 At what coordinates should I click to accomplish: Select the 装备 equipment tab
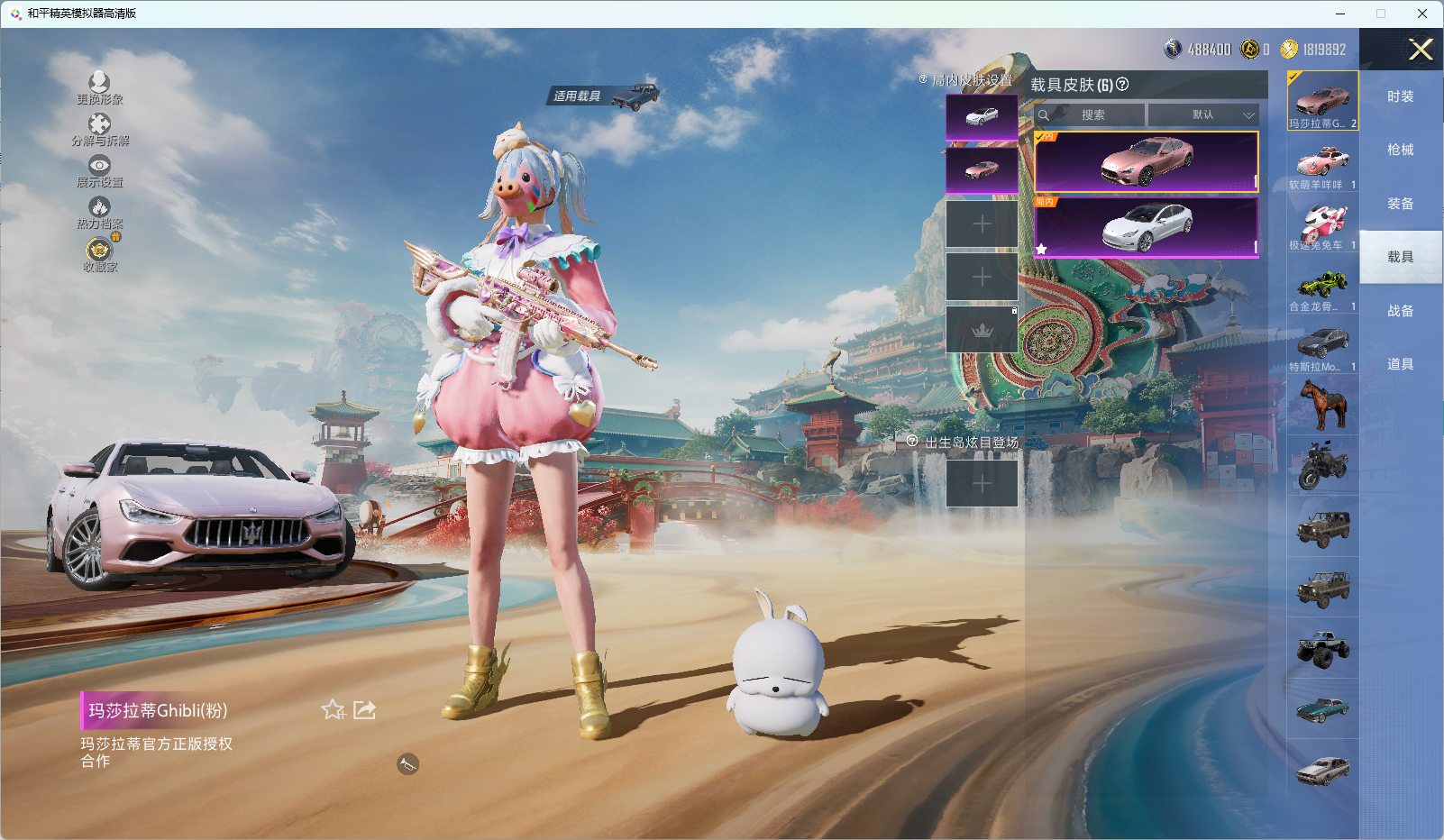(x=1400, y=204)
